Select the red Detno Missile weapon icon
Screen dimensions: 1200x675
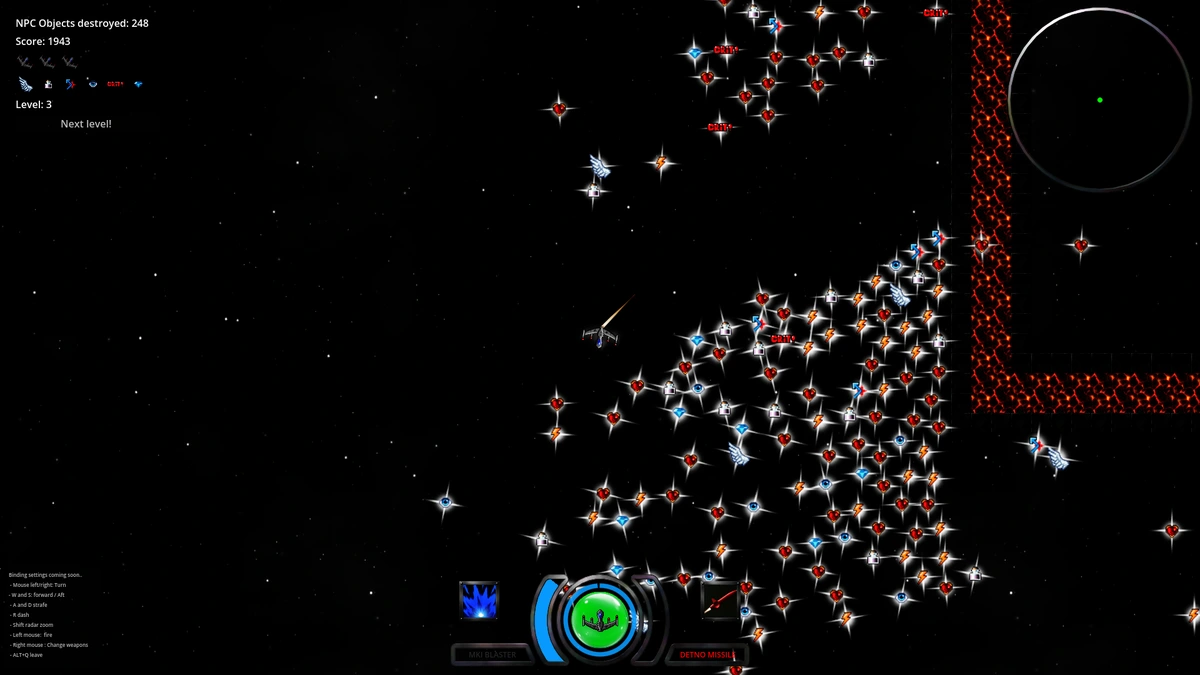pyautogui.click(x=720, y=600)
